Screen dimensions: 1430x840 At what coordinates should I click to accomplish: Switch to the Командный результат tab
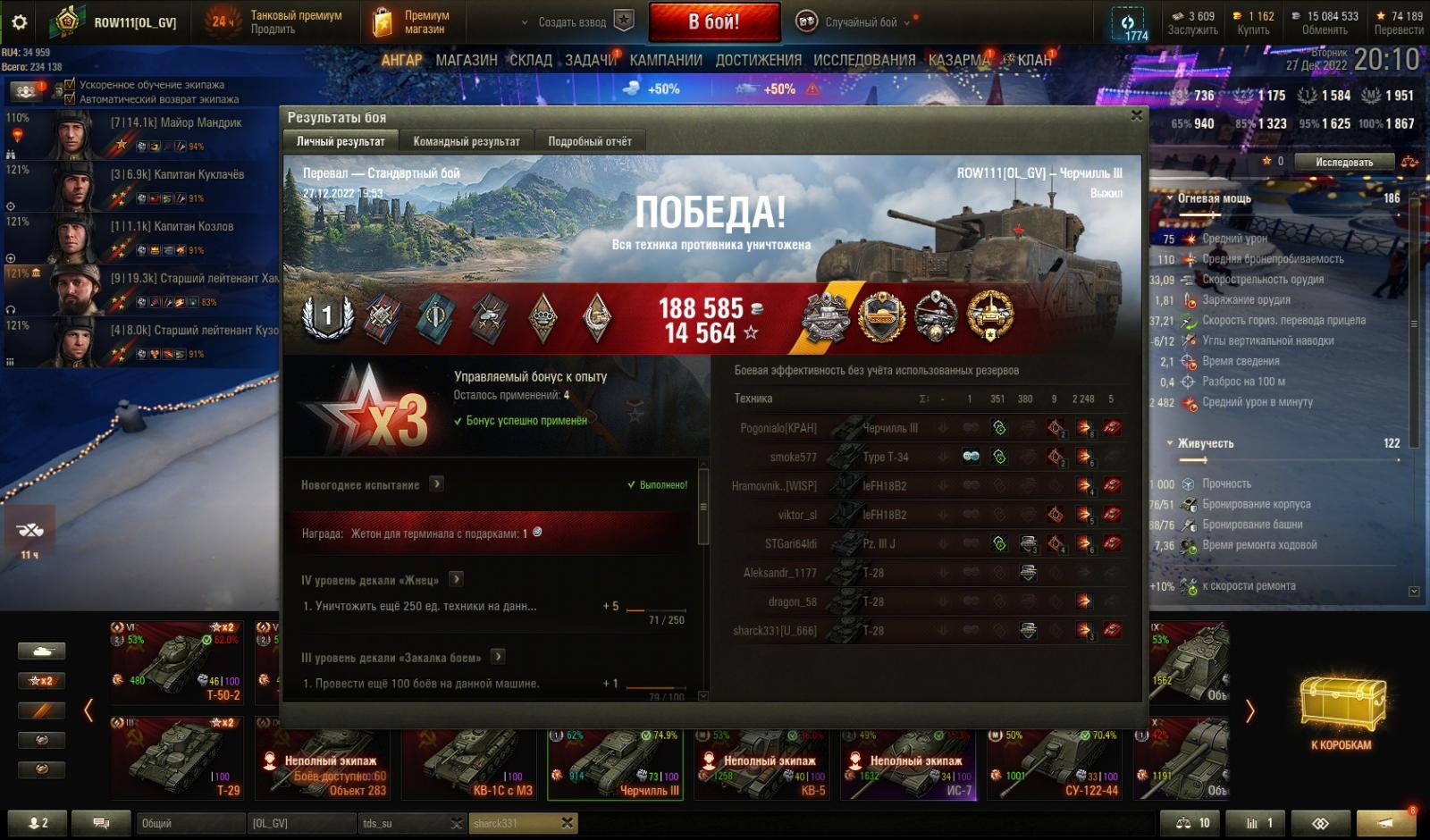pos(466,141)
